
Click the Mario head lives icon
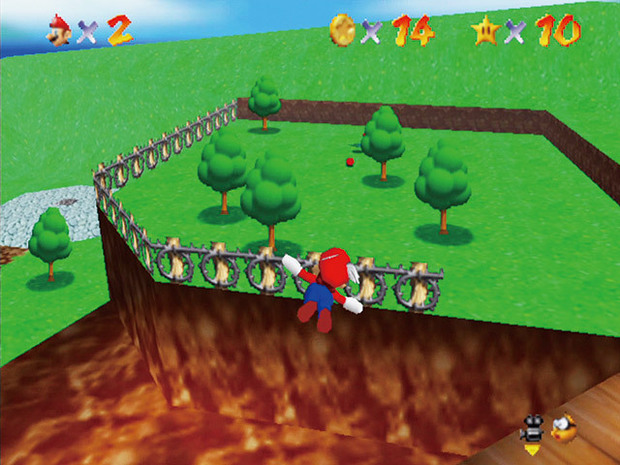click(55, 31)
